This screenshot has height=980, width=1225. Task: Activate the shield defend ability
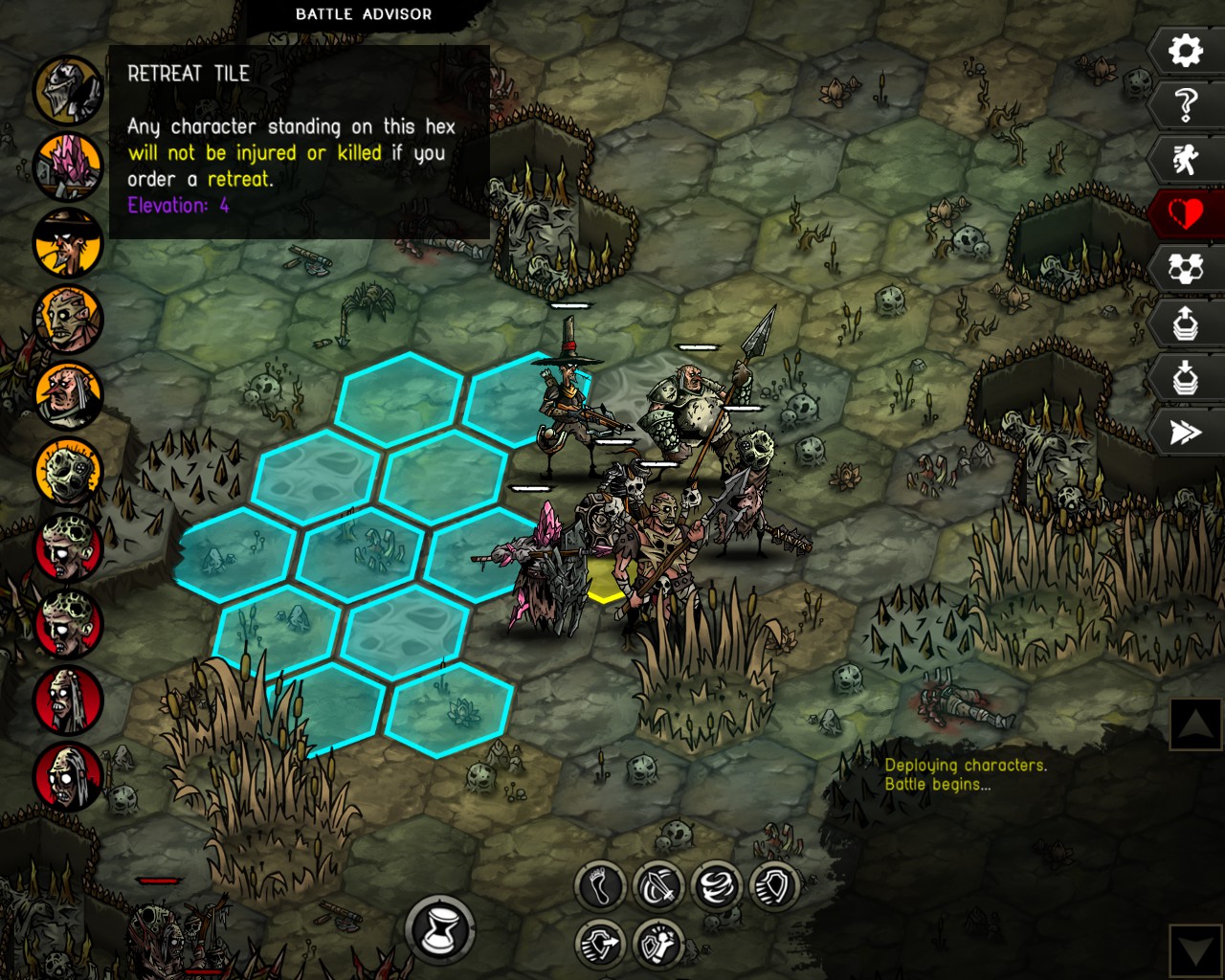(773, 886)
